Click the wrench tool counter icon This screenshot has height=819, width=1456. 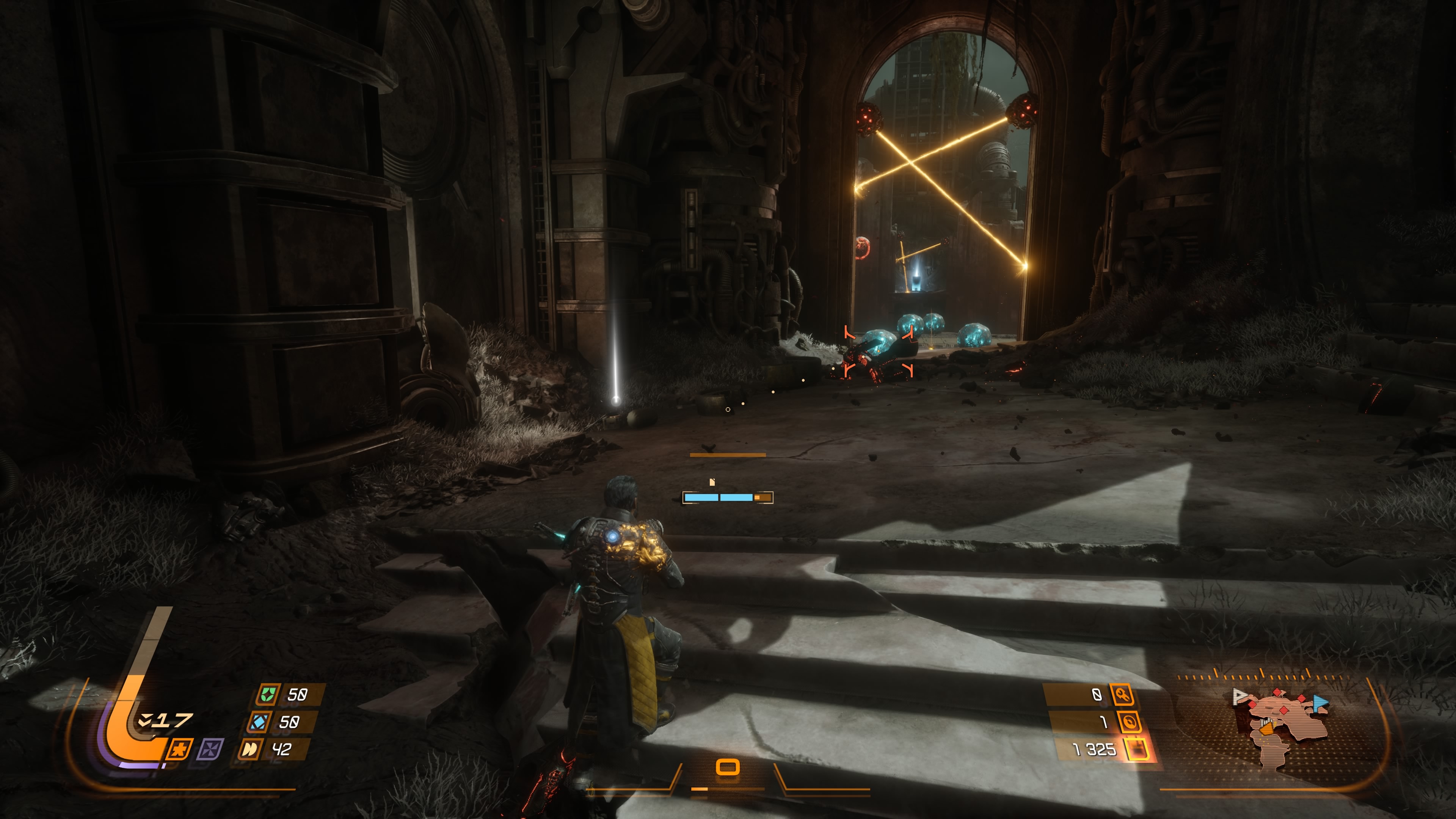click(x=1122, y=694)
